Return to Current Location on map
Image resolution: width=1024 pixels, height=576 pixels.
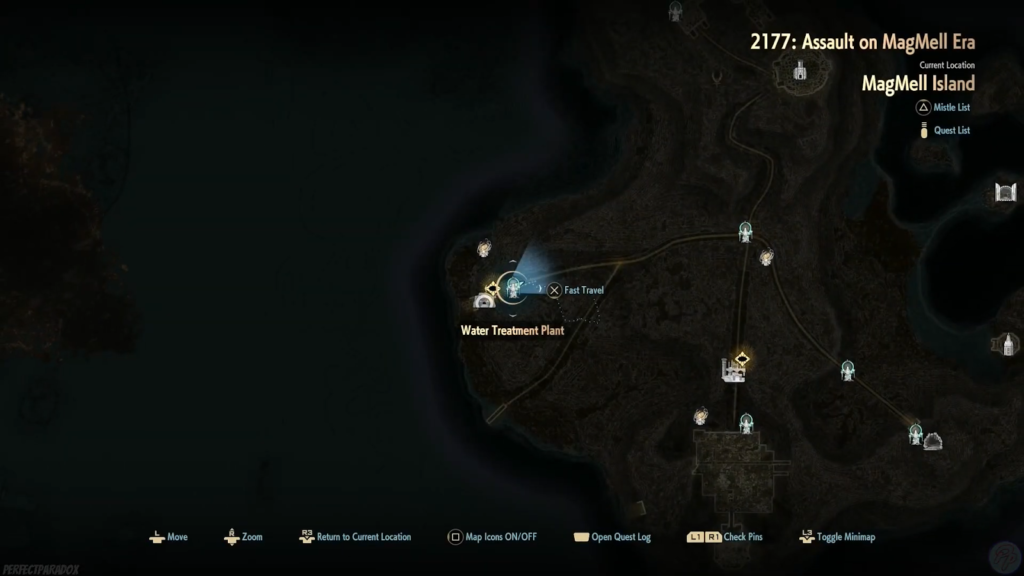coord(355,537)
